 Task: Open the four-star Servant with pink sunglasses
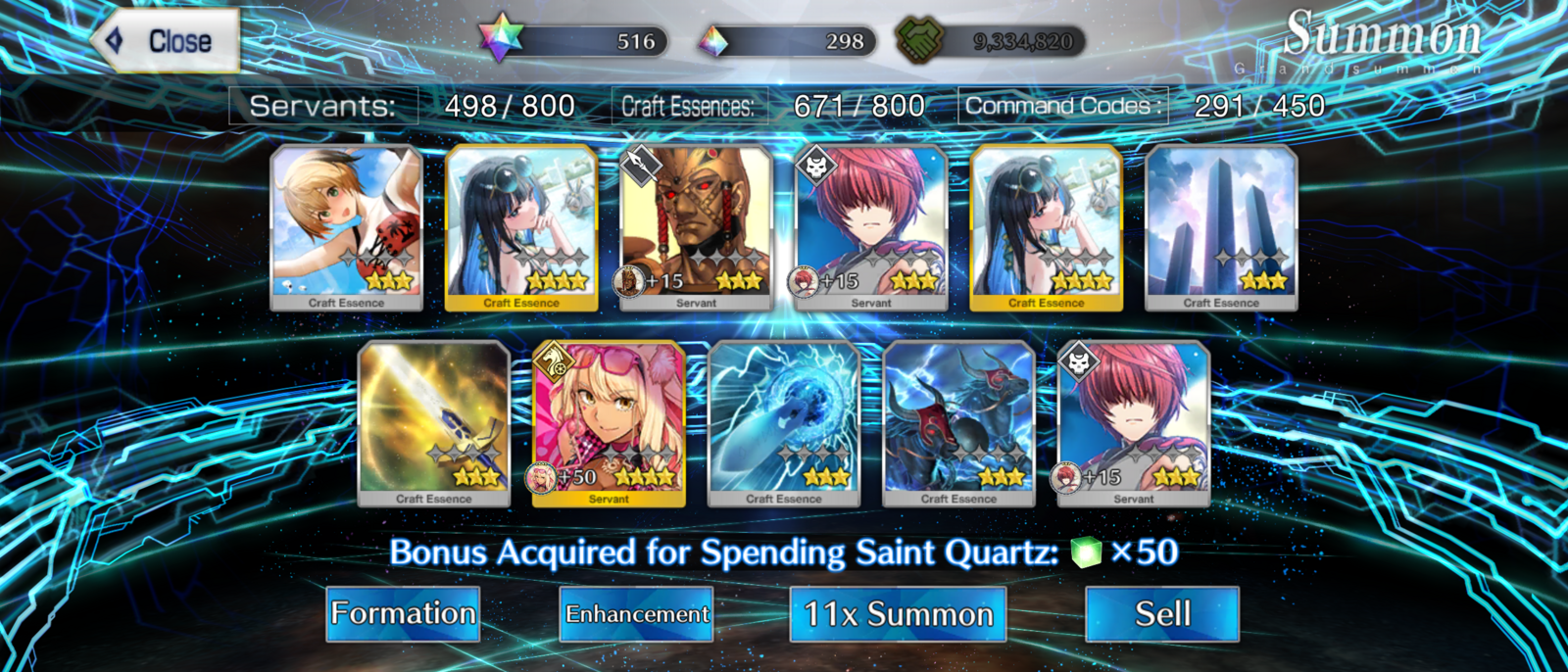point(609,423)
